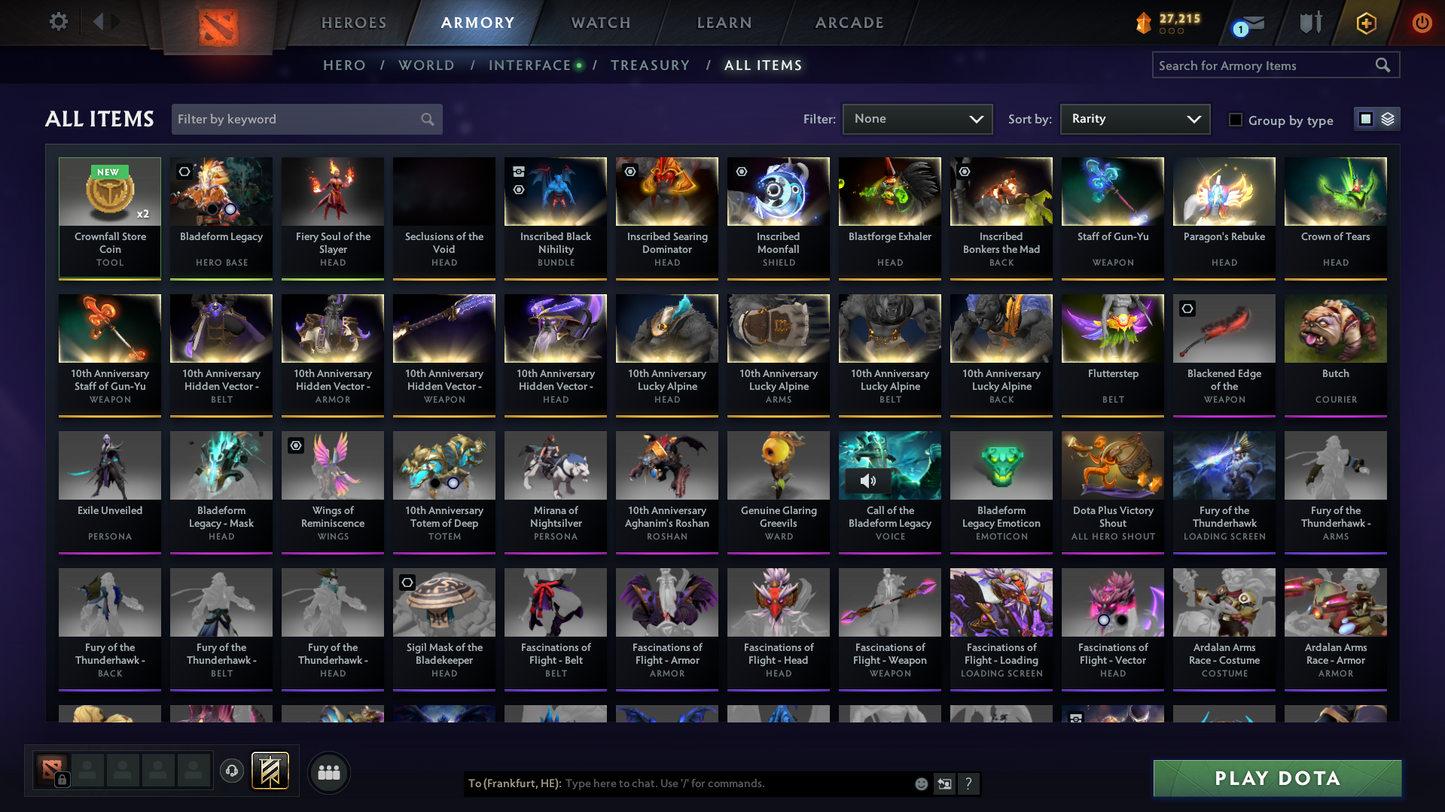Click the gold hexagon plus icon
Image resolution: width=1445 pixels, height=812 pixels.
pyautogui.click(x=1366, y=21)
